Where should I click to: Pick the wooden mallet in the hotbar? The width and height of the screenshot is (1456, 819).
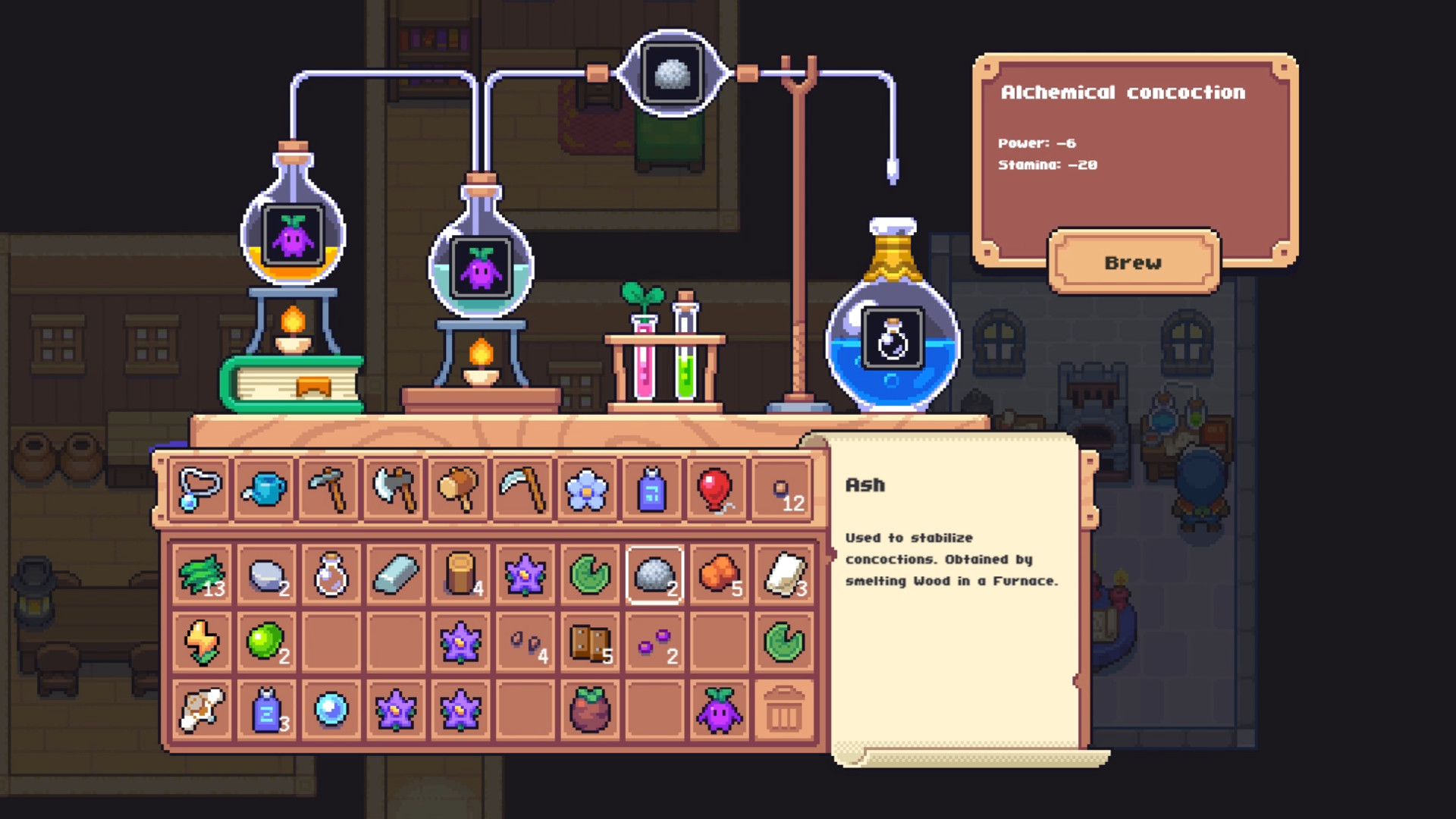pos(459,489)
